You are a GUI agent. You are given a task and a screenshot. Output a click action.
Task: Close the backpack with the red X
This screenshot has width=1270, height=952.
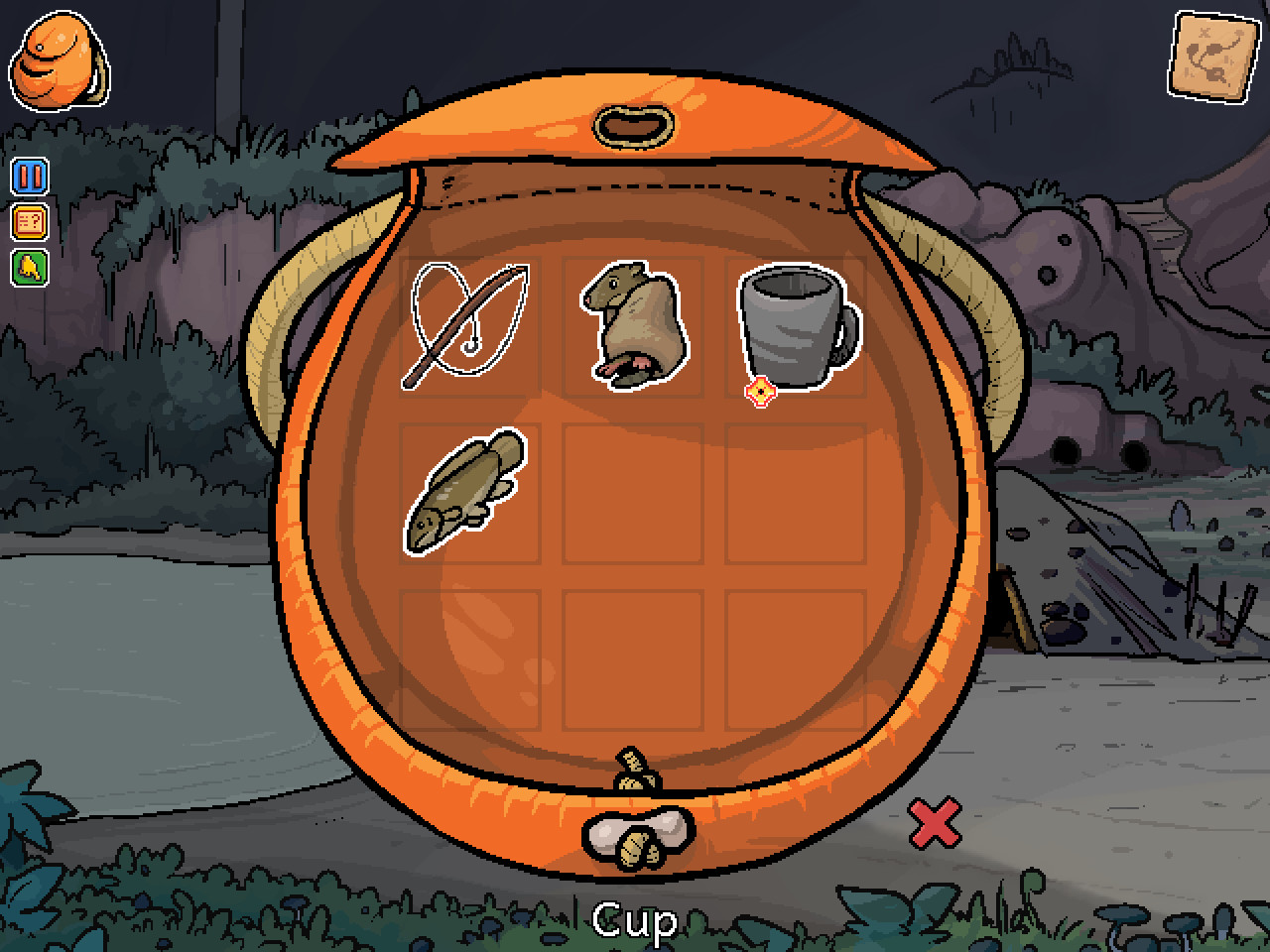(934, 822)
